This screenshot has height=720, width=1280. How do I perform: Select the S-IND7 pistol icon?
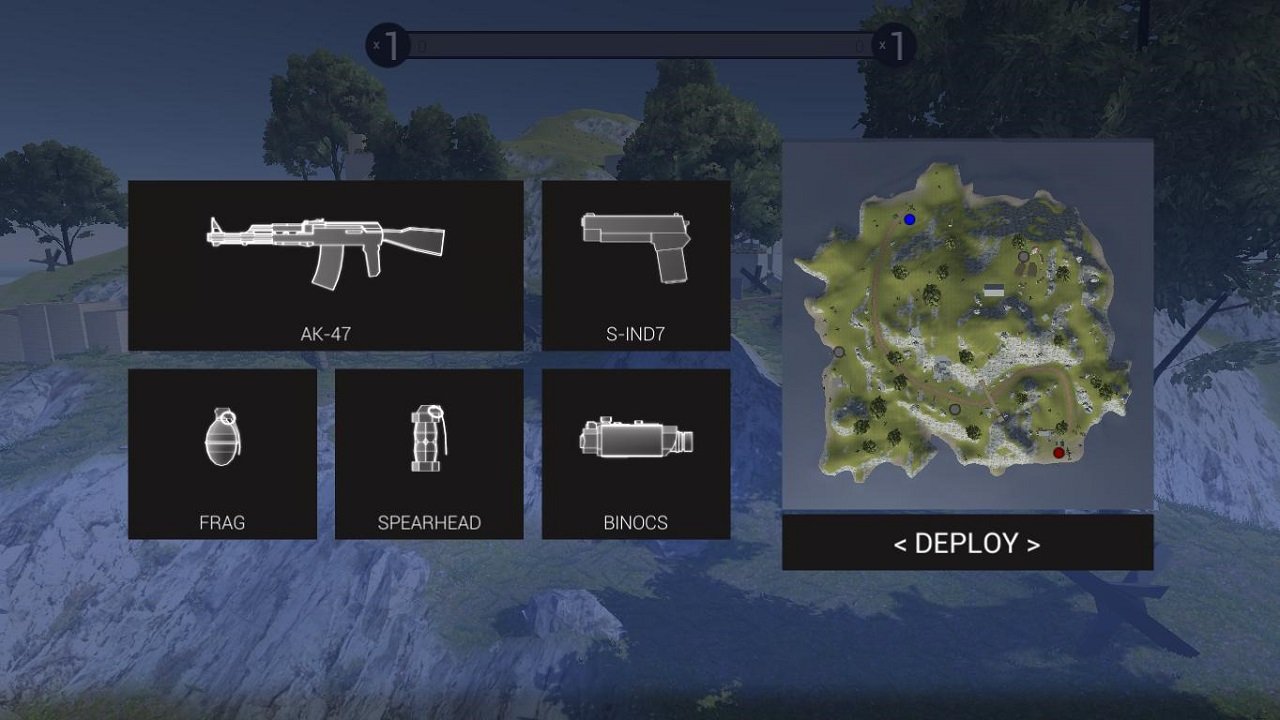637,245
